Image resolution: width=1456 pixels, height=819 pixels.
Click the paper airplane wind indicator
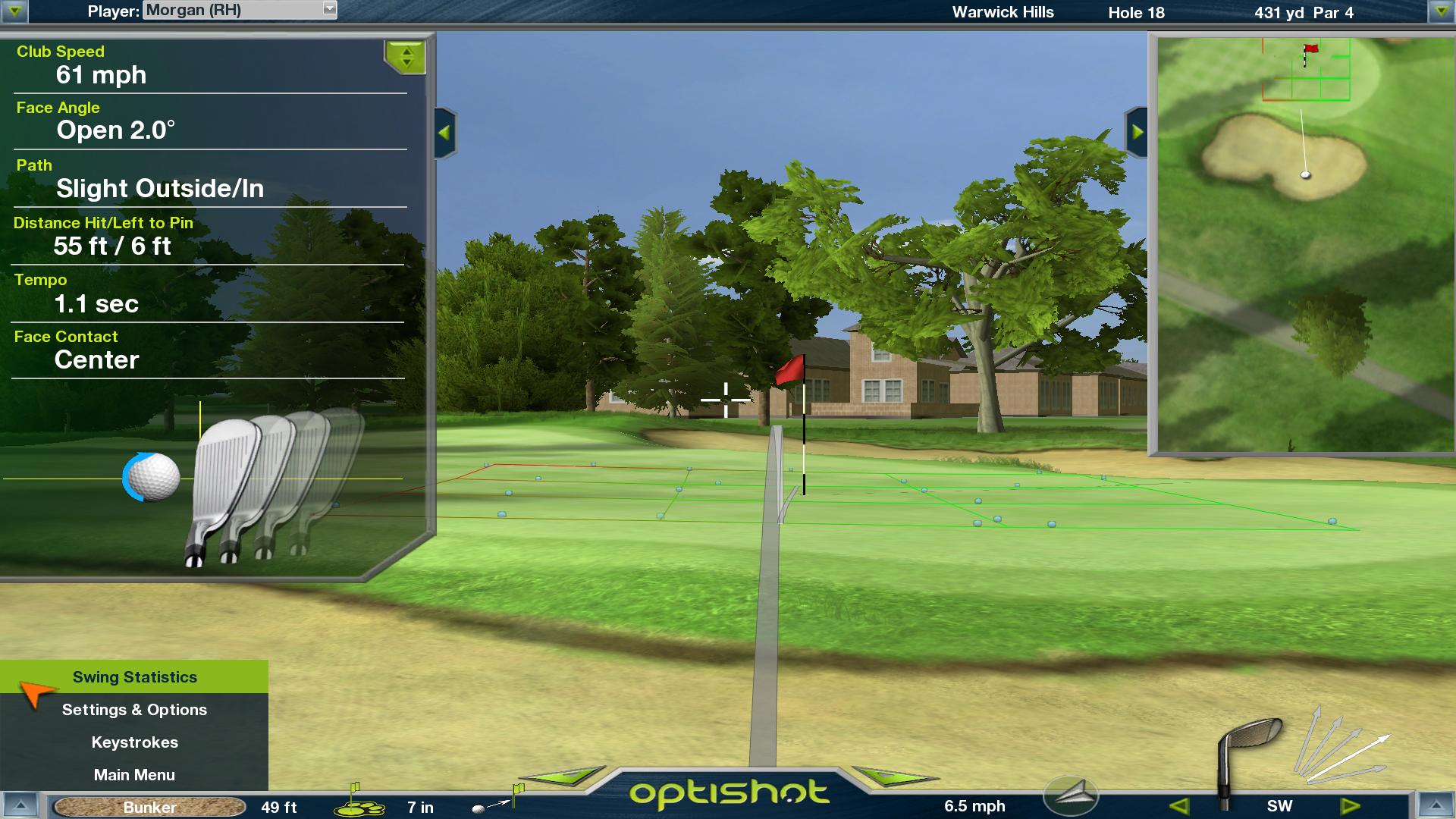pyautogui.click(x=1070, y=795)
